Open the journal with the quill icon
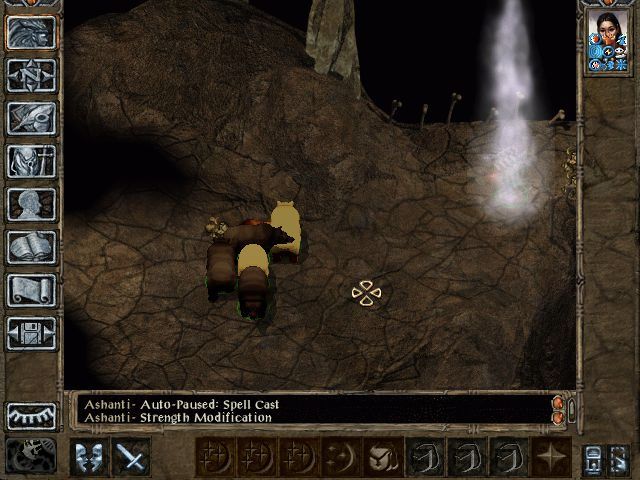This screenshot has height=480, width=640. 31,118
